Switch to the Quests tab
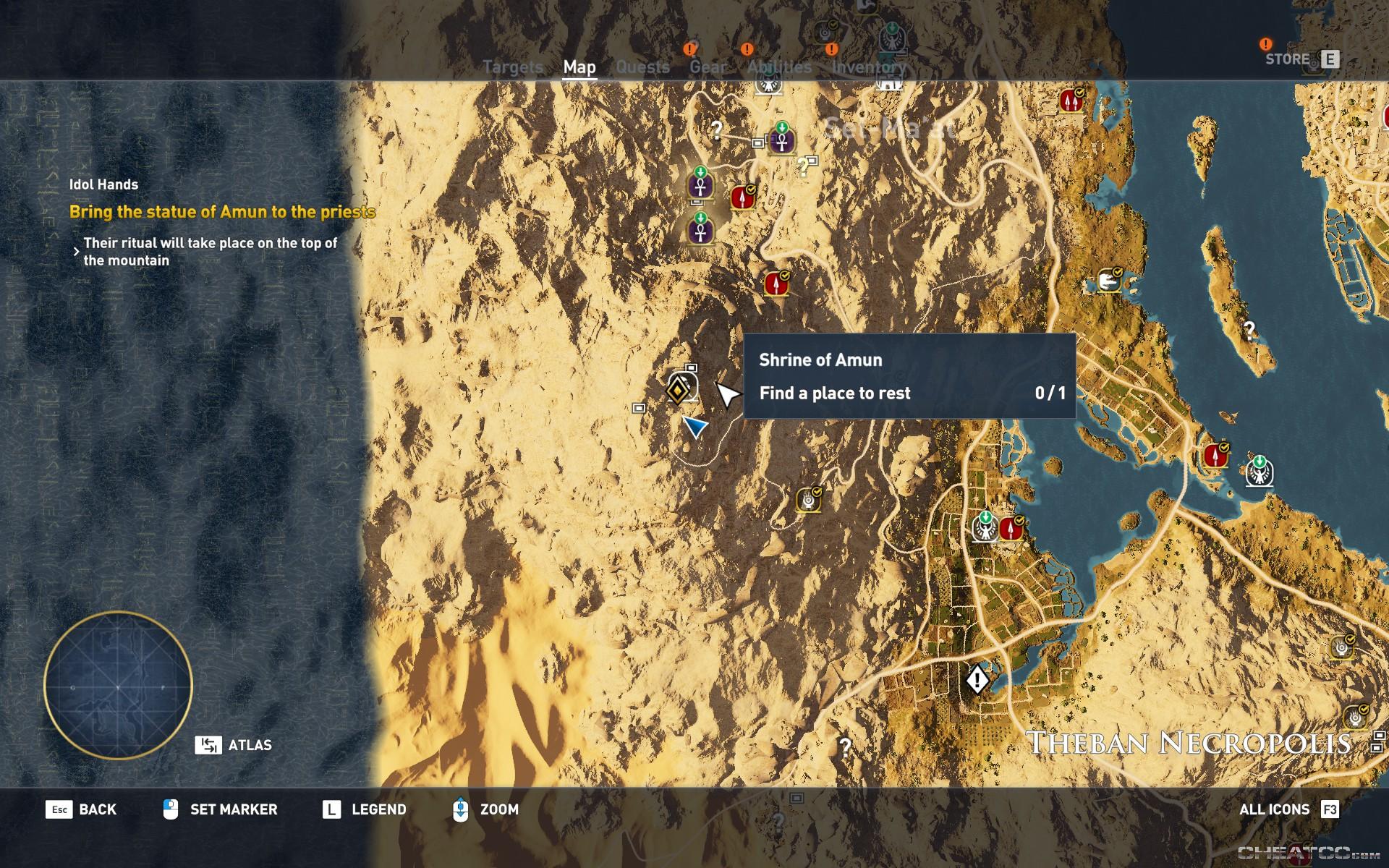The height and width of the screenshot is (868, 1389). point(642,67)
